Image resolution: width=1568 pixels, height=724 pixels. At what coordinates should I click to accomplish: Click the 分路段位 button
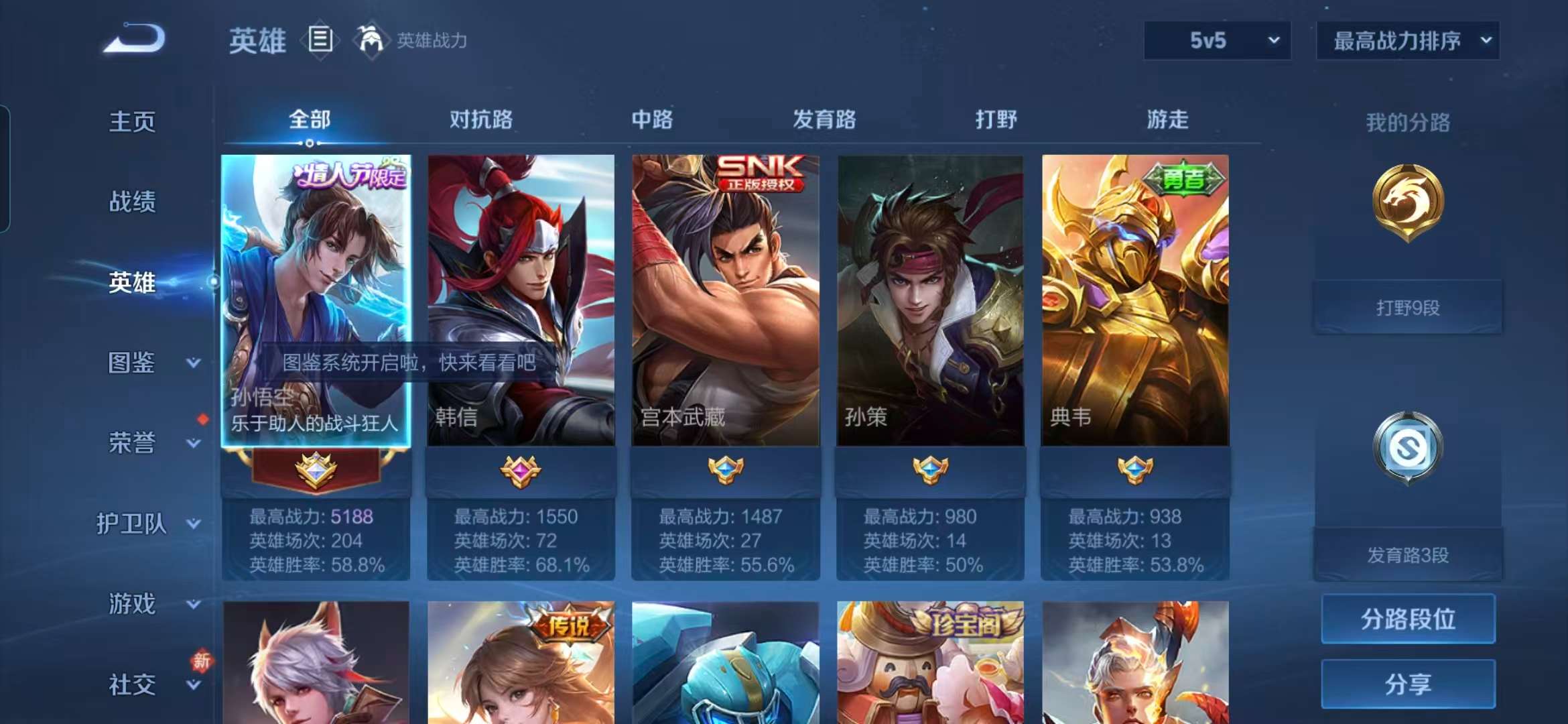coord(1407,620)
